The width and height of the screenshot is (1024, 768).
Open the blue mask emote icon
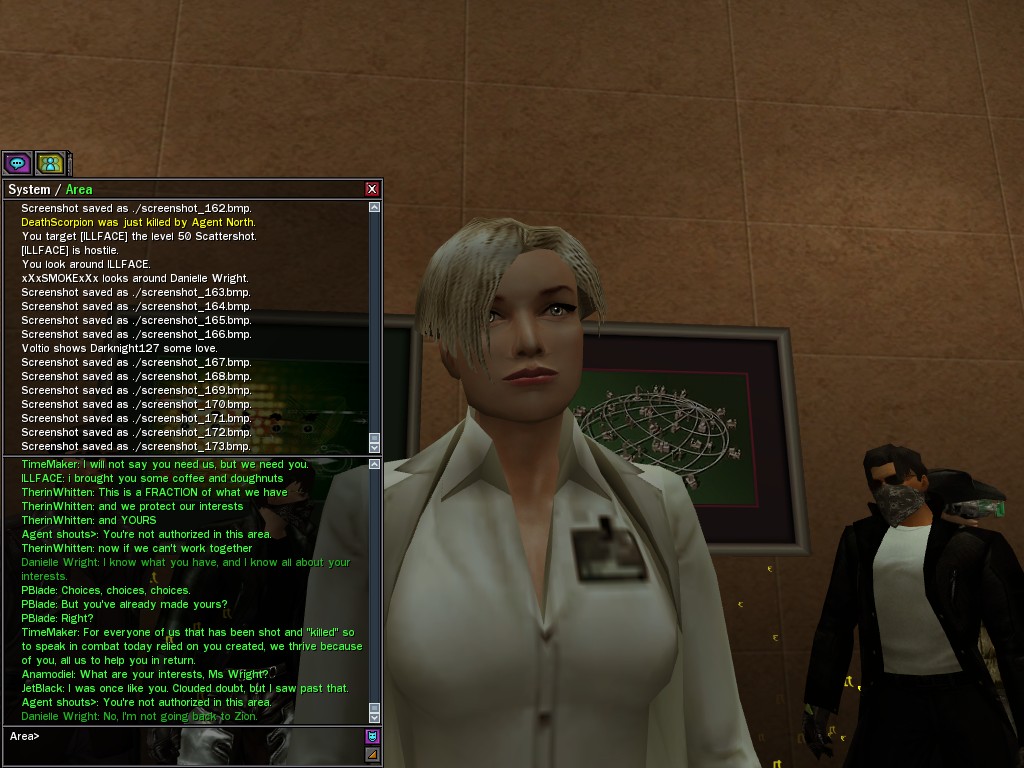point(373,736)
